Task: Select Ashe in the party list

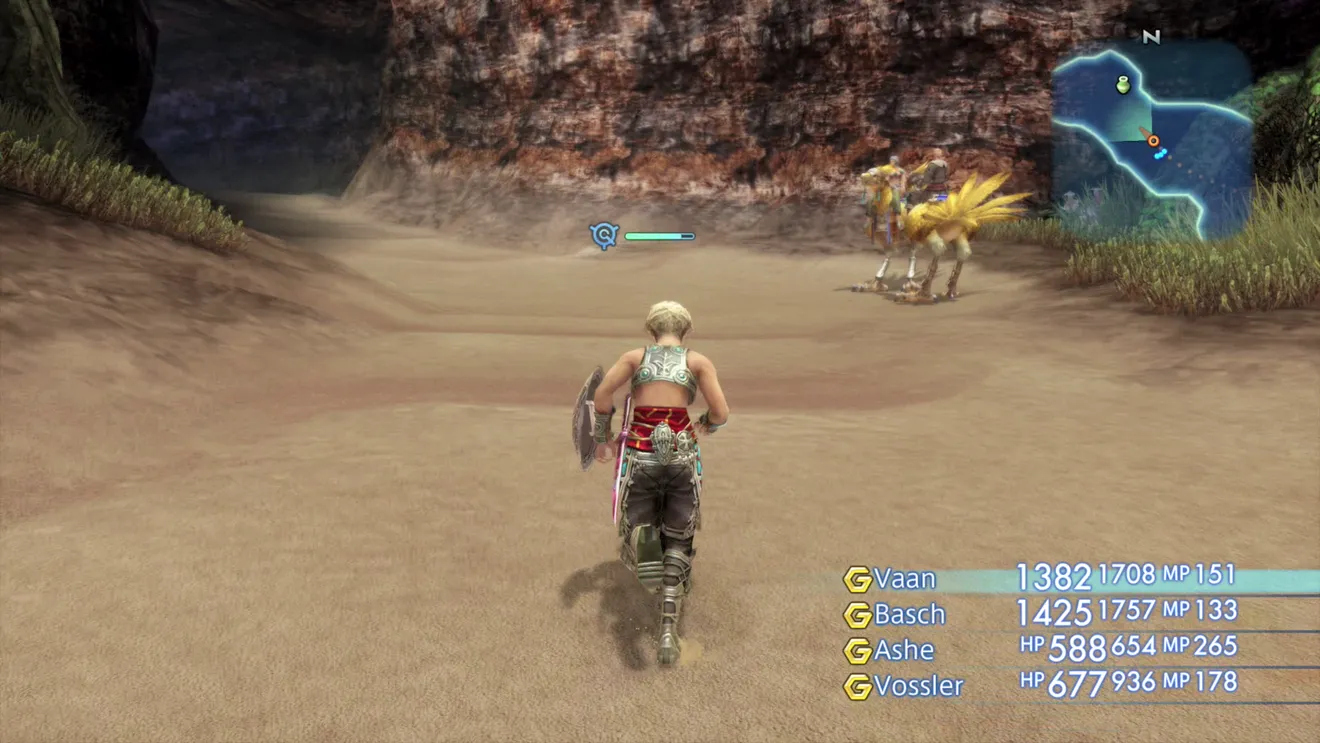Action: (904, 650)
